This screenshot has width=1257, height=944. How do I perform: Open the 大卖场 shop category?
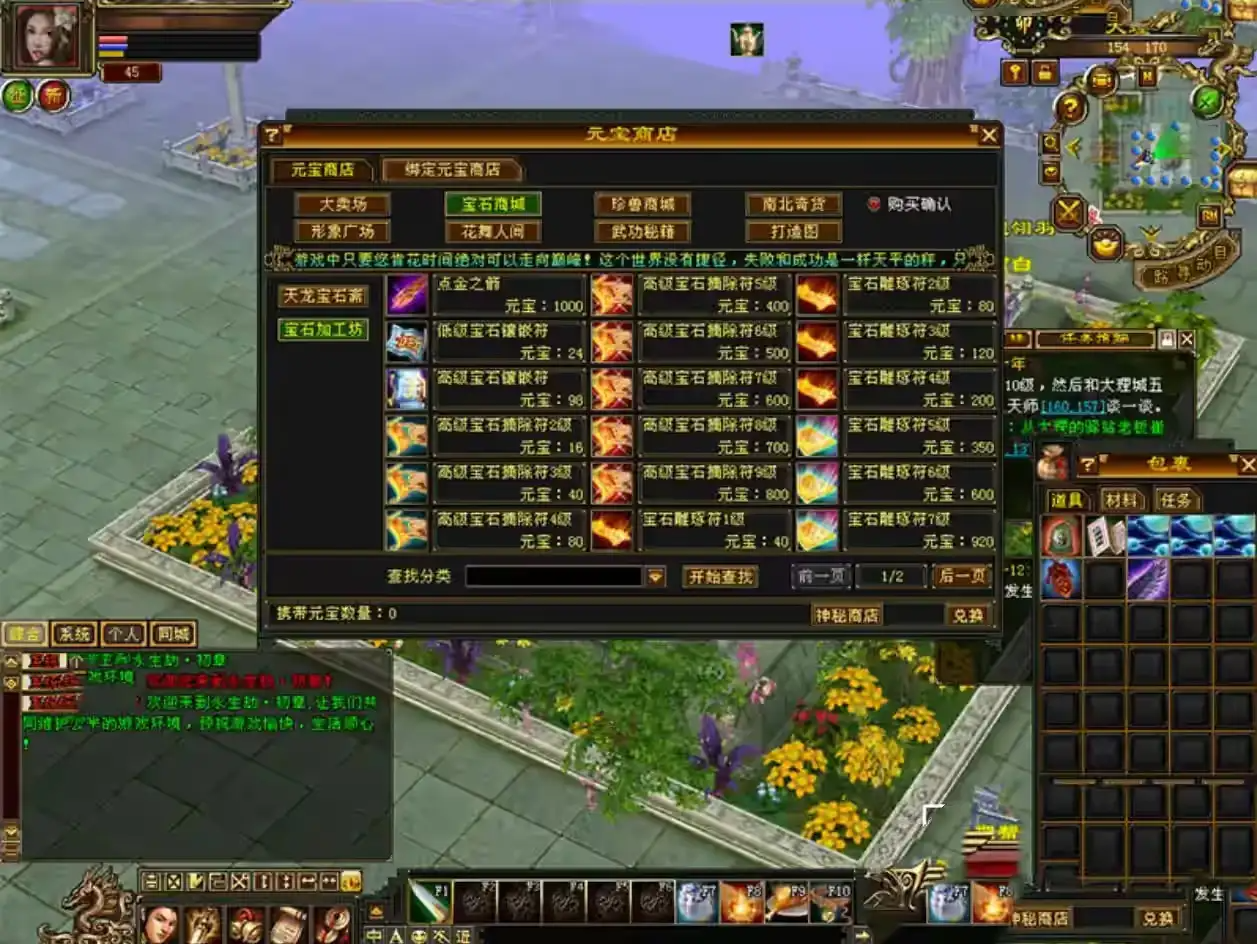point(342,204)
